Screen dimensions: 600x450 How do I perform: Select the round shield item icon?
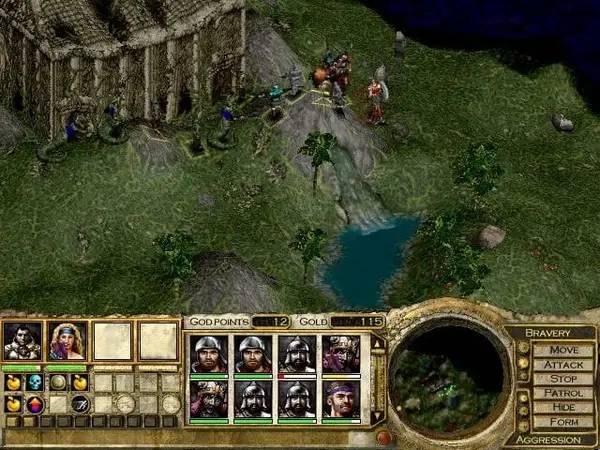[58, 382]
